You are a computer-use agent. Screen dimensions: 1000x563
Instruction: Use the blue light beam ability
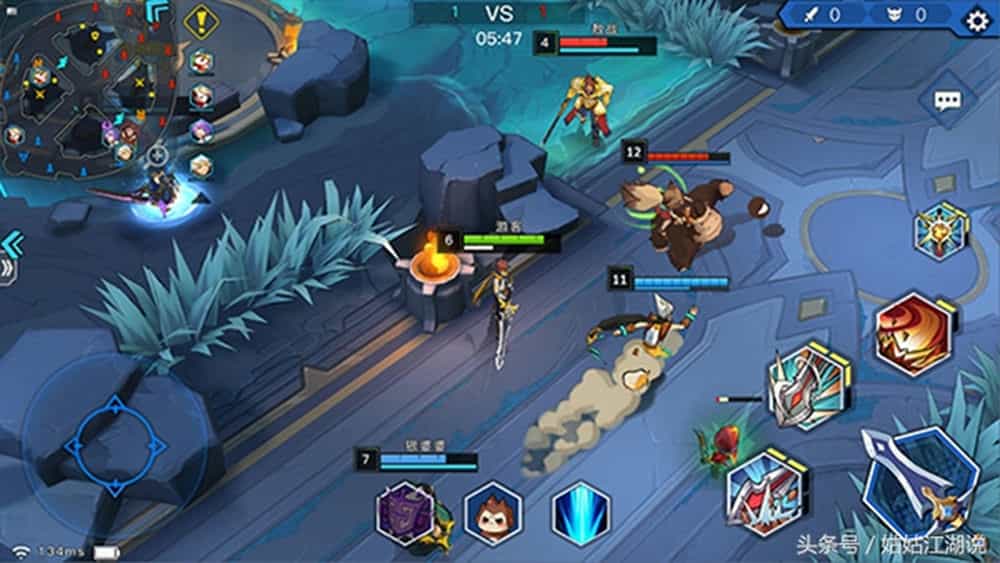(581, 513)
